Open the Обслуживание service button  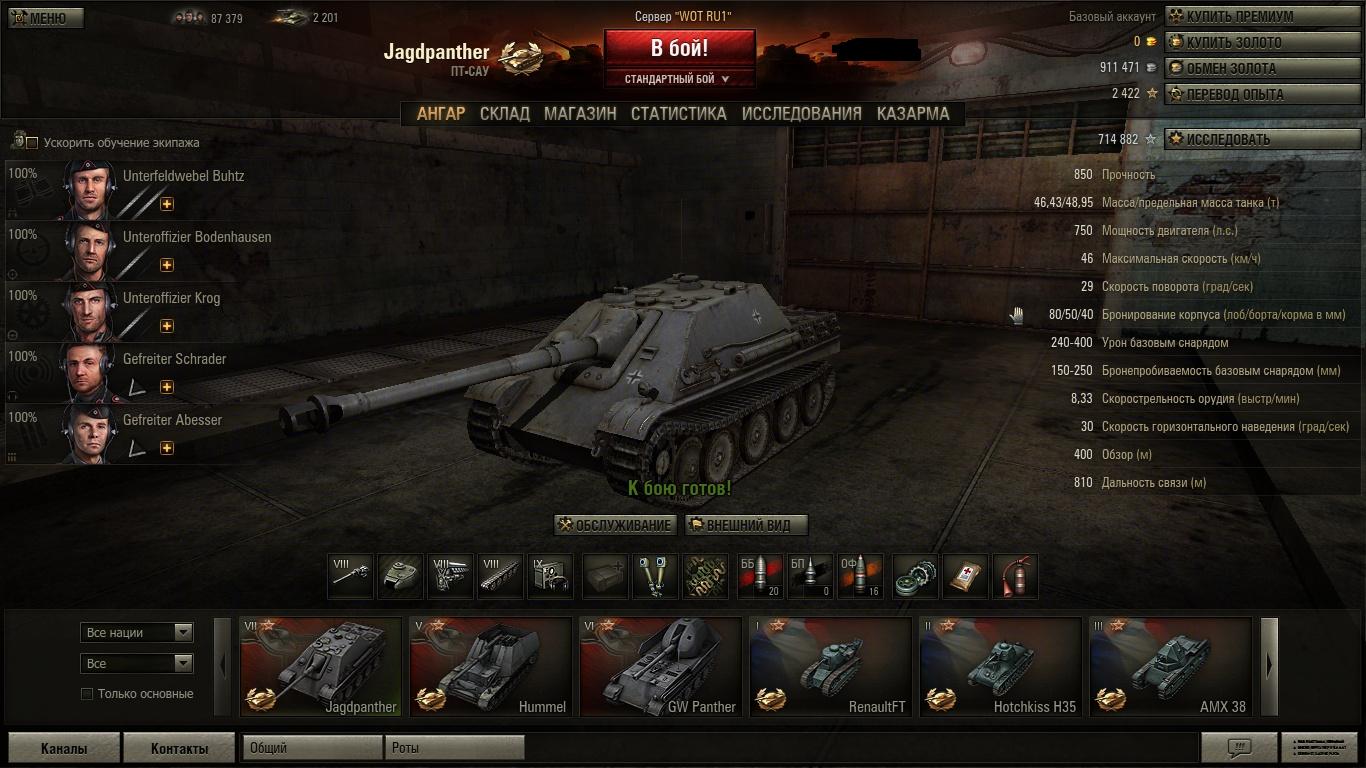click(x=616, y=525)
